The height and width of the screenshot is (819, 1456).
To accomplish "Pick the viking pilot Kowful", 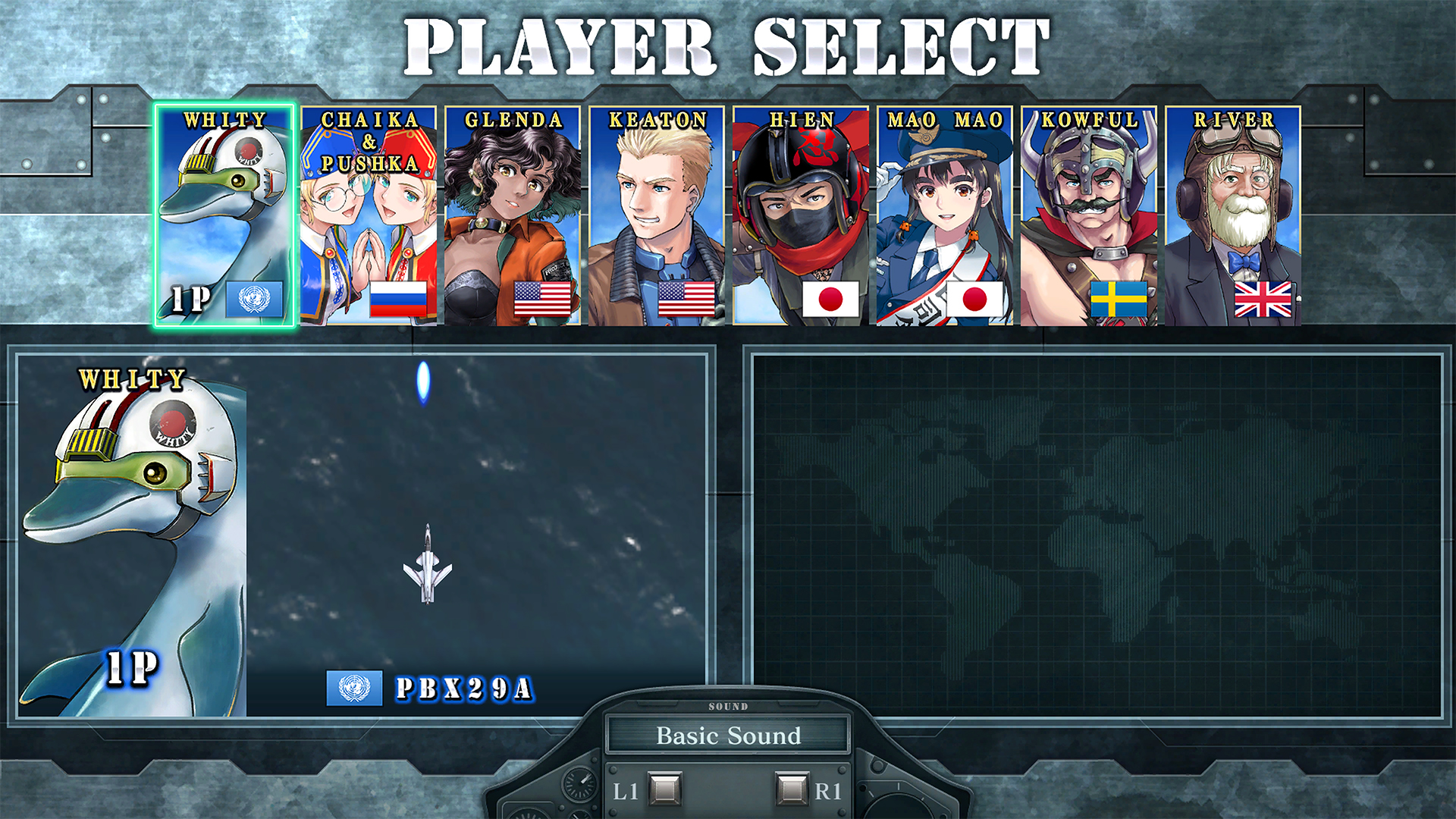I will (x=1089, y=216).
